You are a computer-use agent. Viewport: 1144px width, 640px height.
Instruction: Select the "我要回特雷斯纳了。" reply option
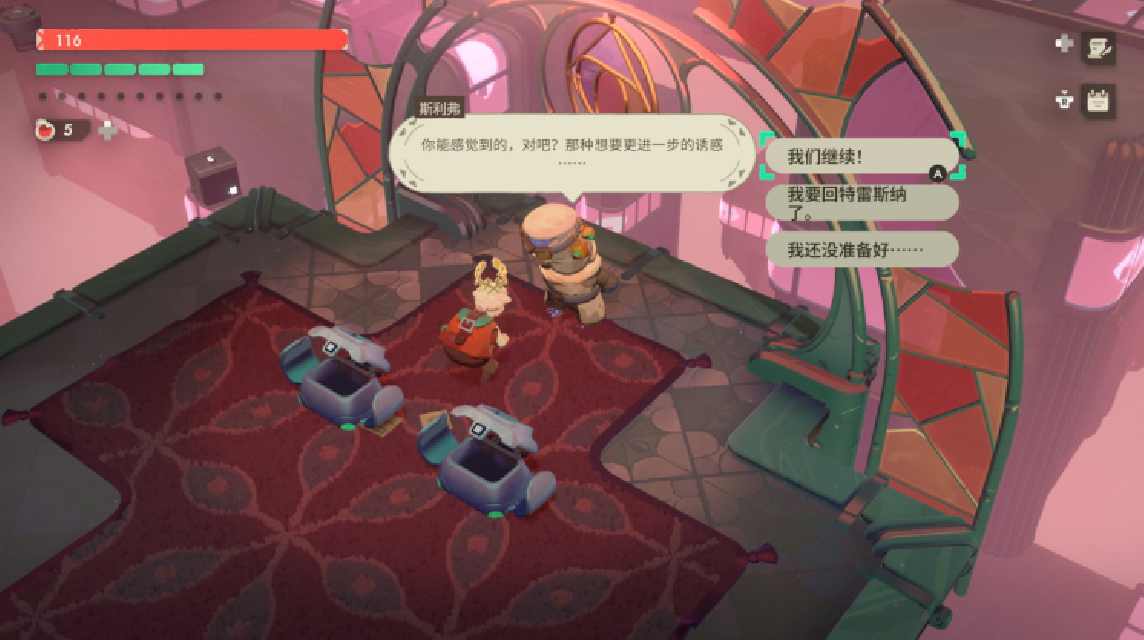coord(860,202)
